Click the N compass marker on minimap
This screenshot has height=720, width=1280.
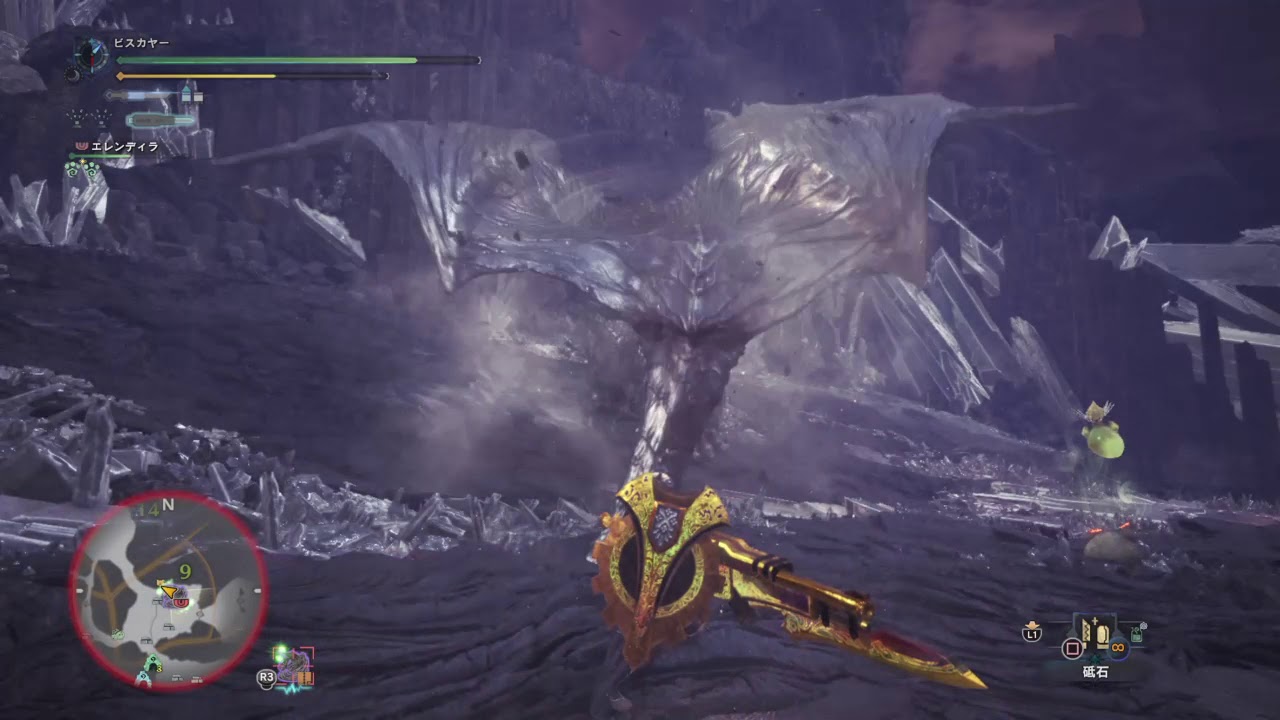point(168,504)
